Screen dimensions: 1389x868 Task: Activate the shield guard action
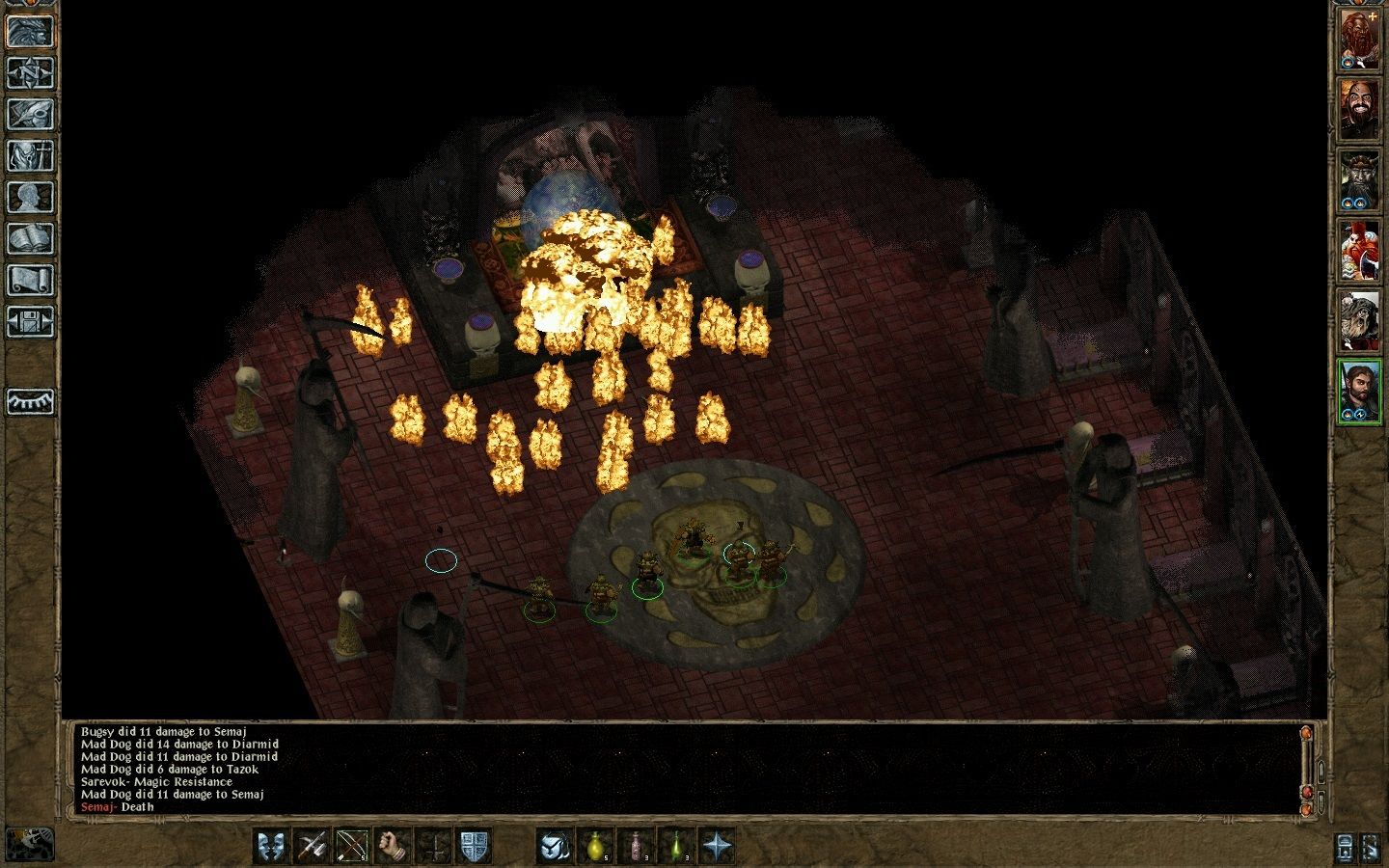click(474, 846)
